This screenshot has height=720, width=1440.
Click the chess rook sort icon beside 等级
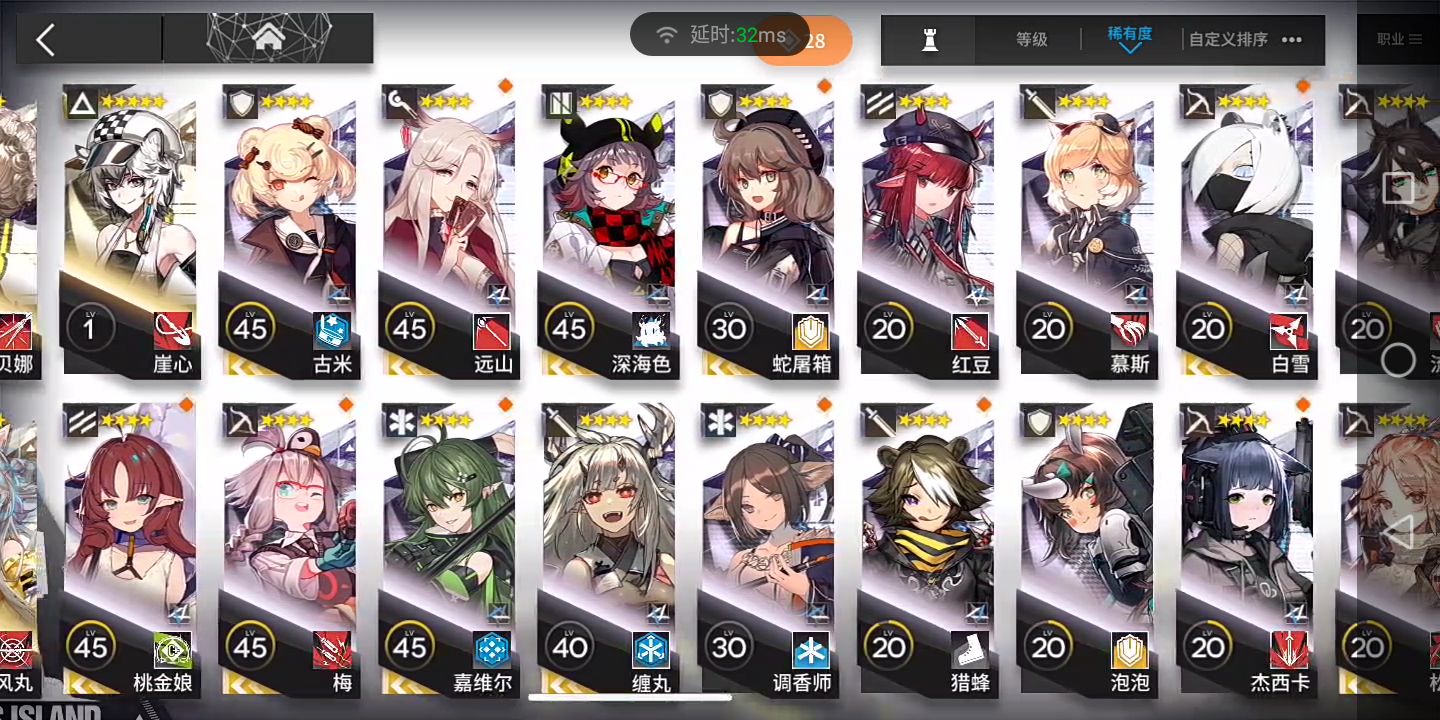click(927, 40)
